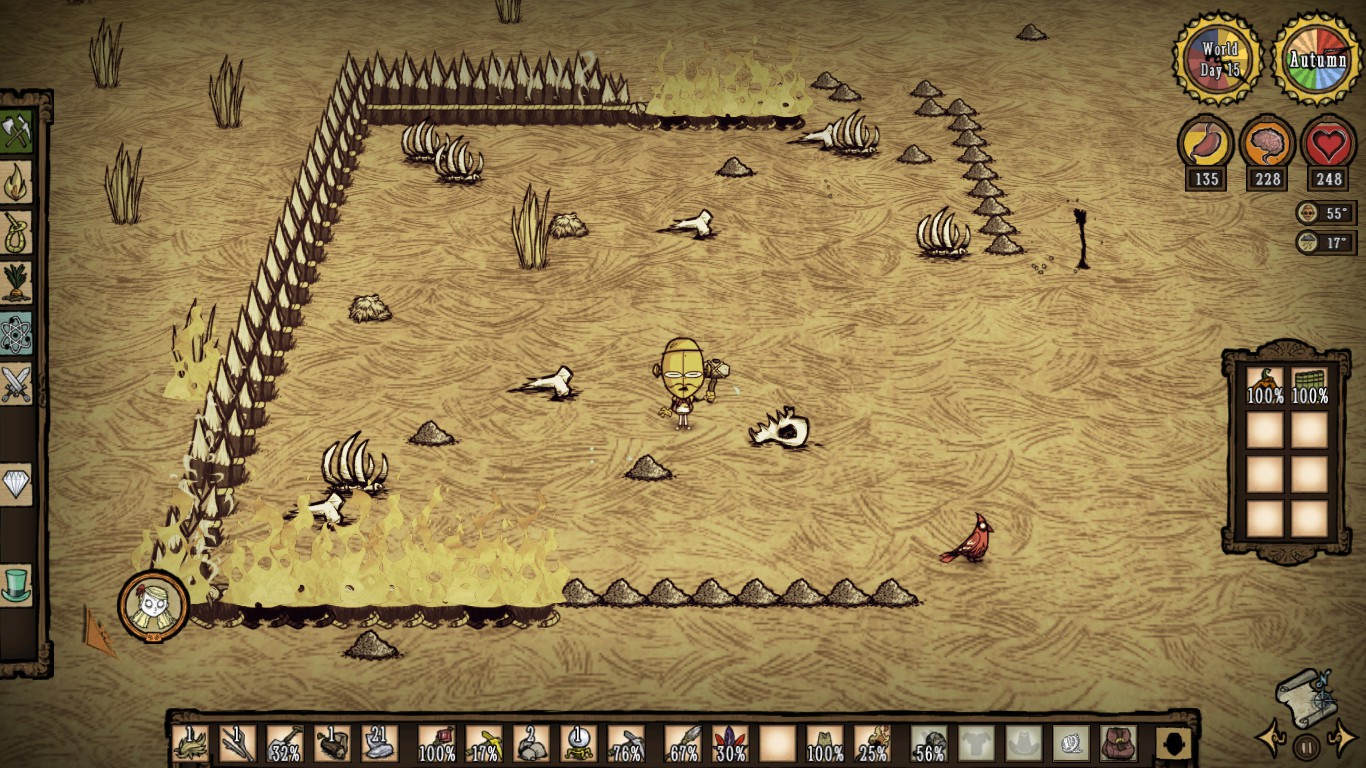Open the map scroll

1304,697
